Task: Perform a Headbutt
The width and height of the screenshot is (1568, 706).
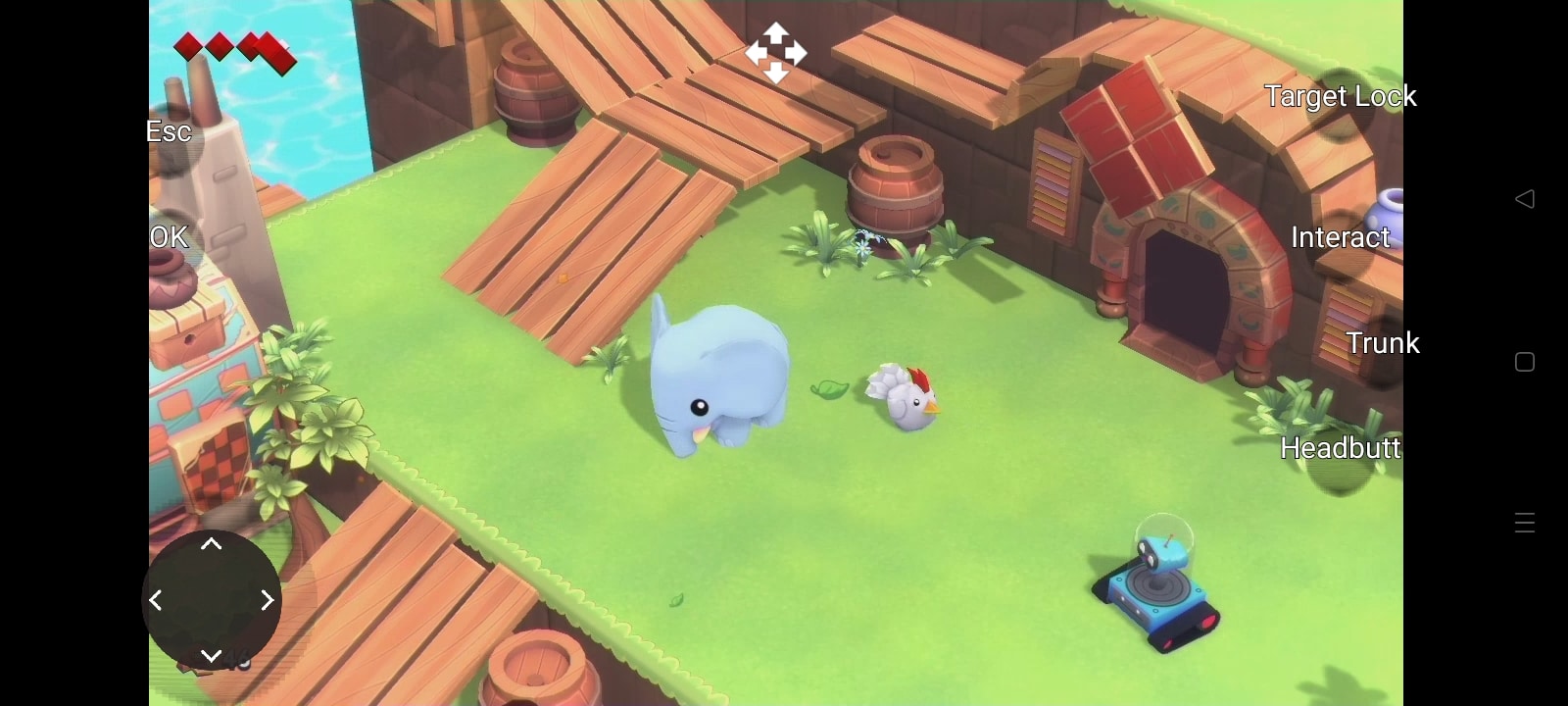Action: click(x=1341, y=448)
